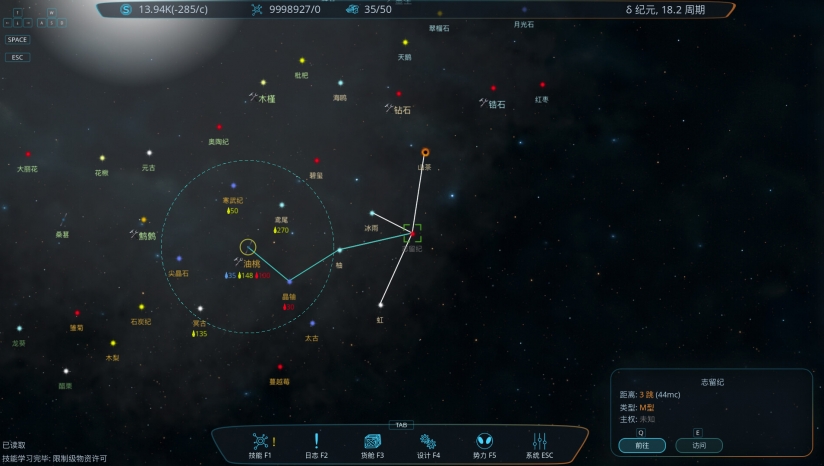Viewport: 824px width, 466px height.
Task: Select the 鸢尾 star system
Action: (282, 205)
